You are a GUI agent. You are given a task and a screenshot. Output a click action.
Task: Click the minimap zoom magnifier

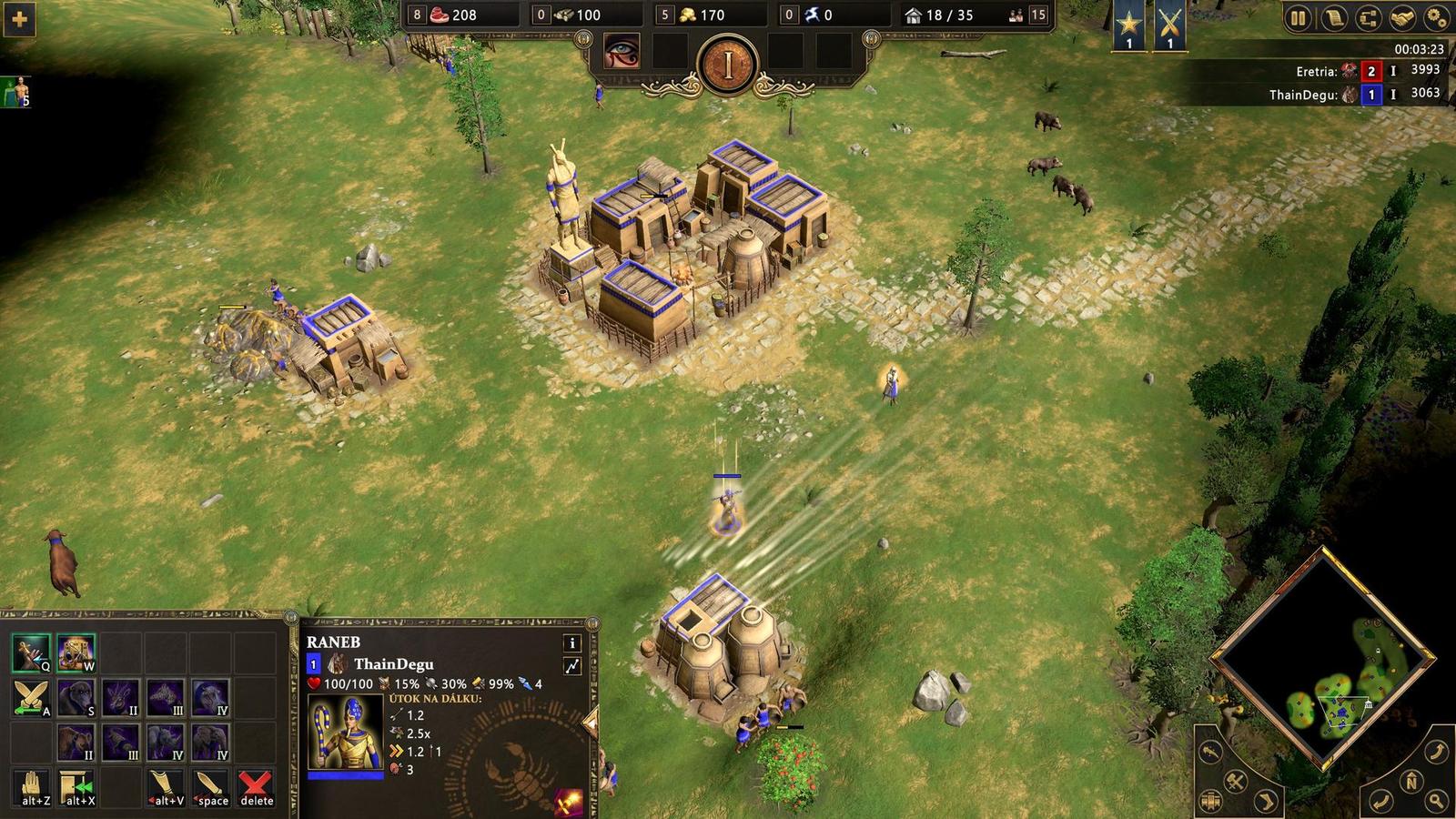pyautogui.click(x=1436, y=801)
